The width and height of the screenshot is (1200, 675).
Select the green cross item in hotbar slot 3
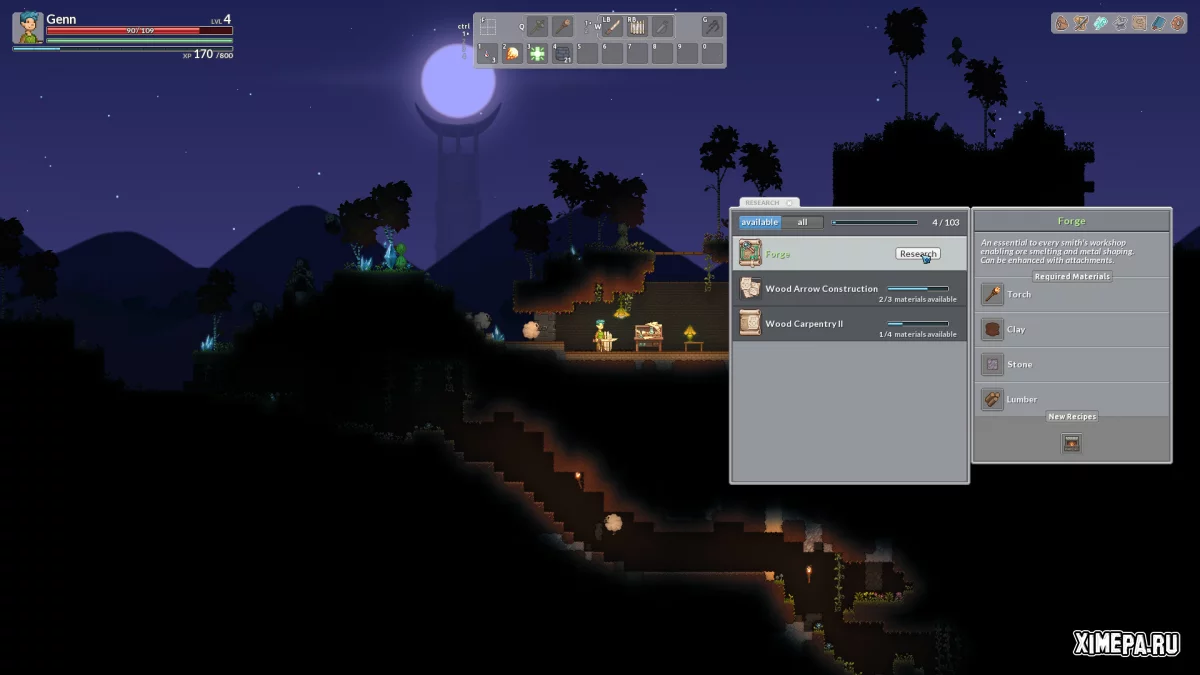click(x=538, y=54)
